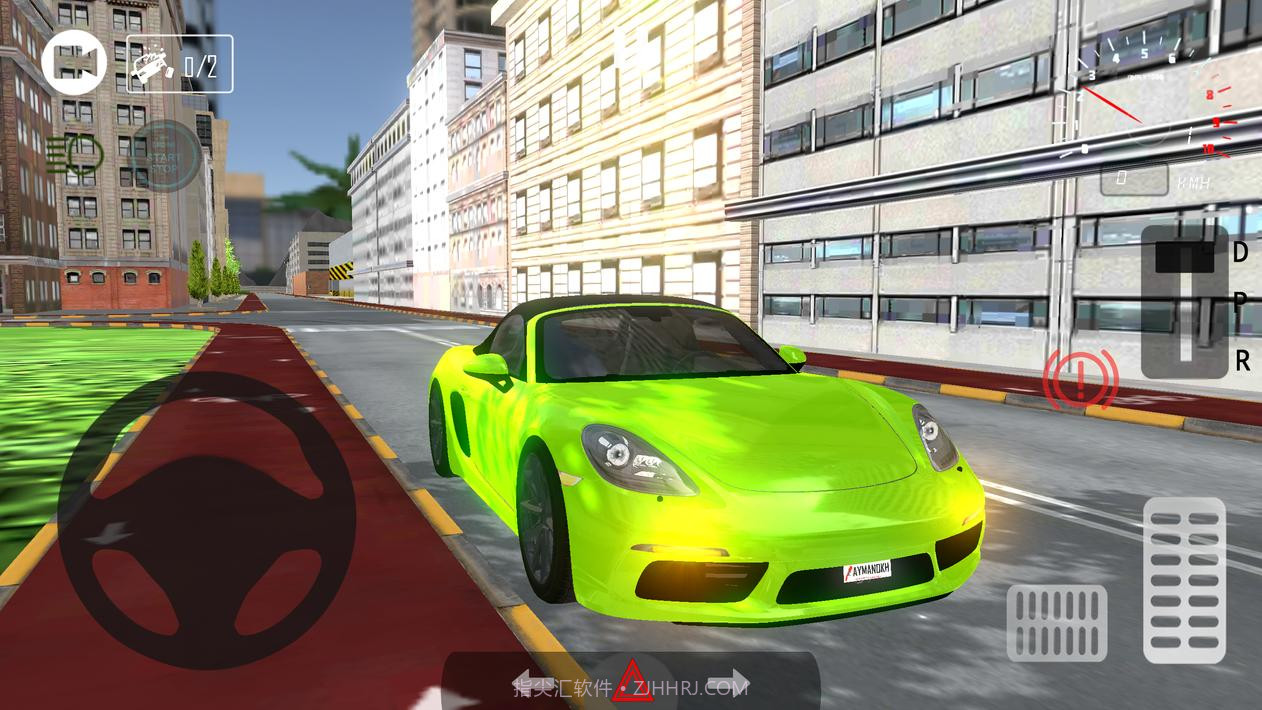Image resolution: width=1262 pixels, height=710 pixels.
Task: Switch the camera view
Action: (x=74, y=63)
